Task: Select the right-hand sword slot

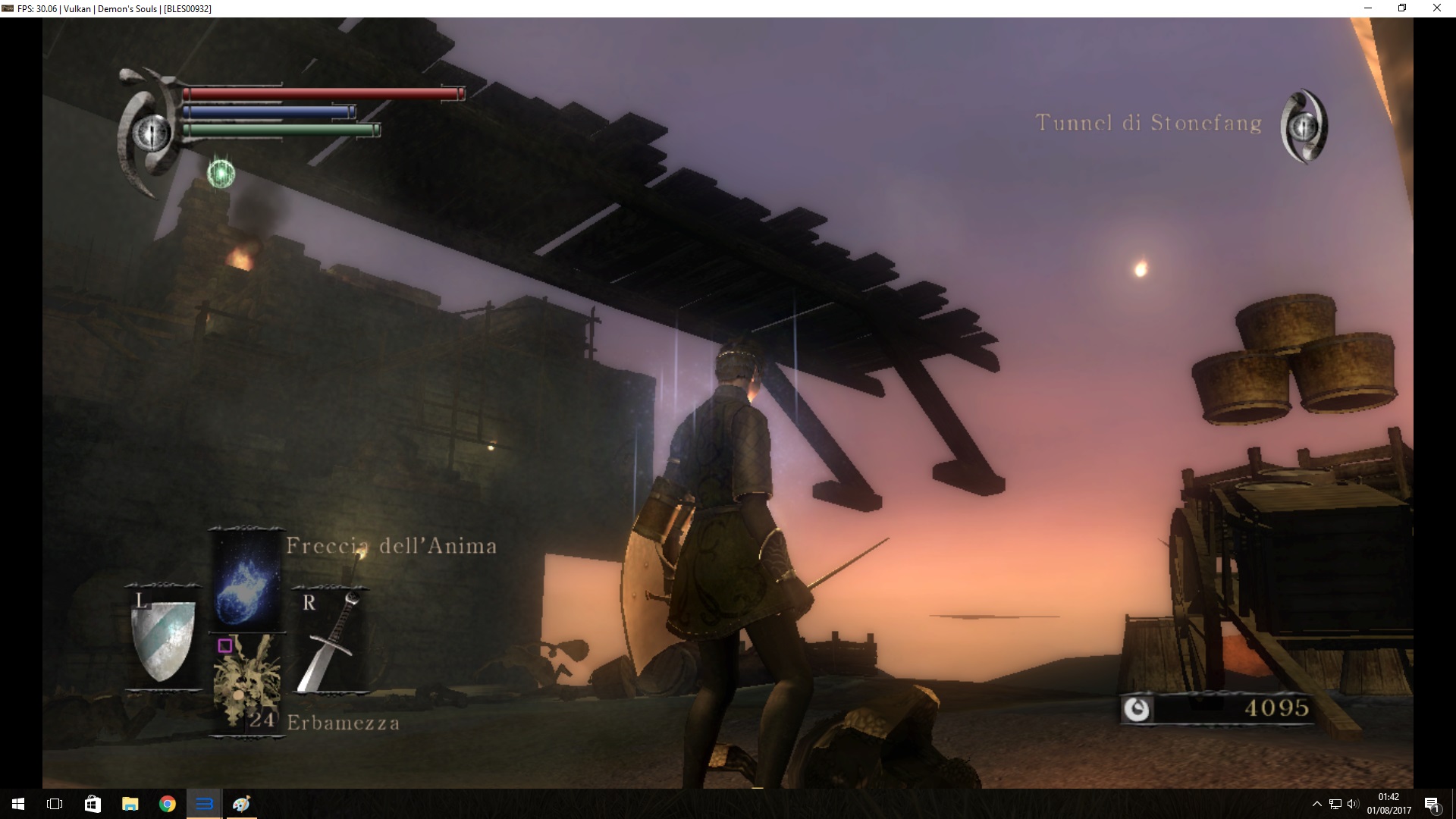Action: 329,641
